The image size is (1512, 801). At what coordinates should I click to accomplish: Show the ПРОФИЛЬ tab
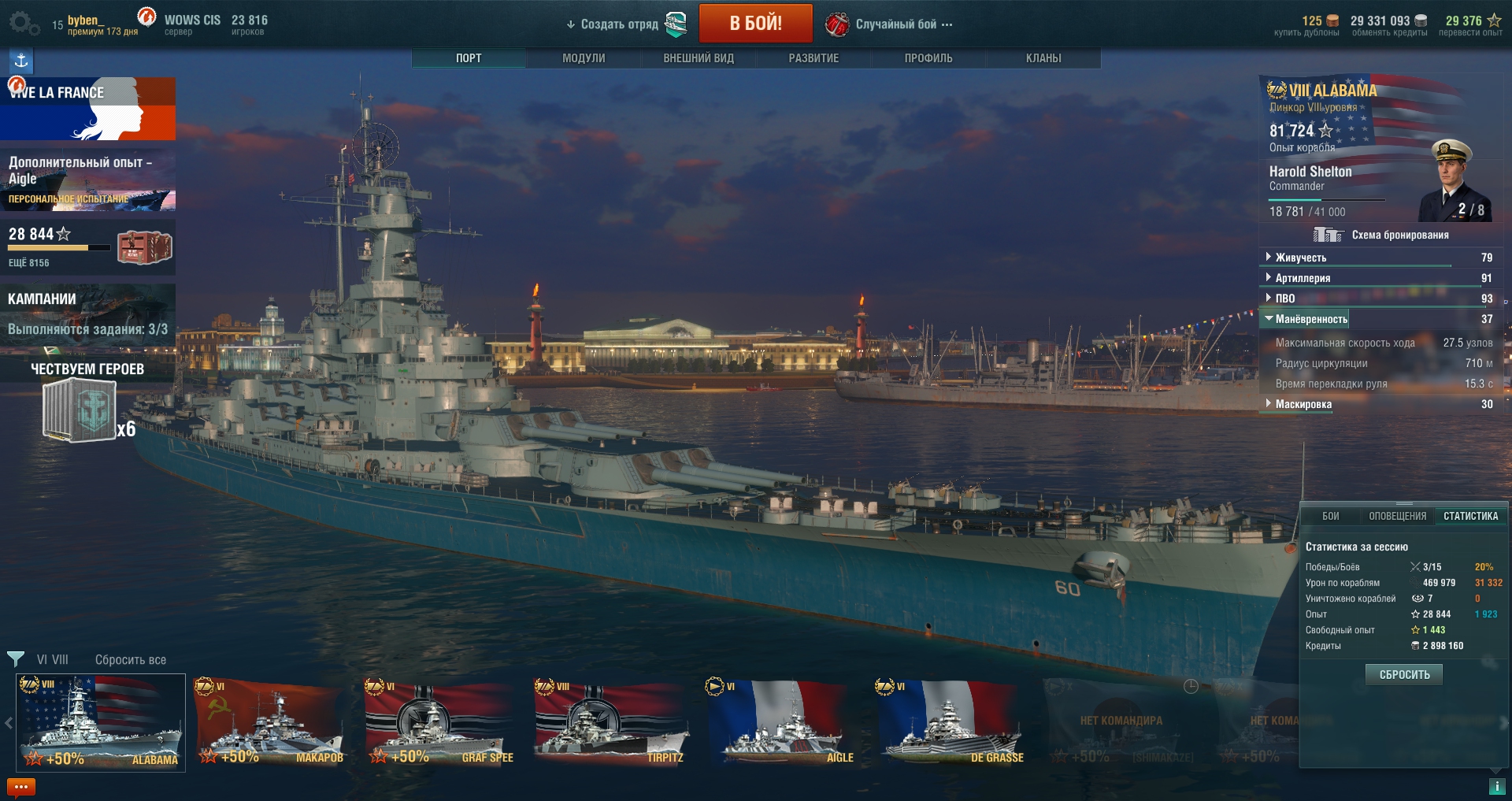928,58
